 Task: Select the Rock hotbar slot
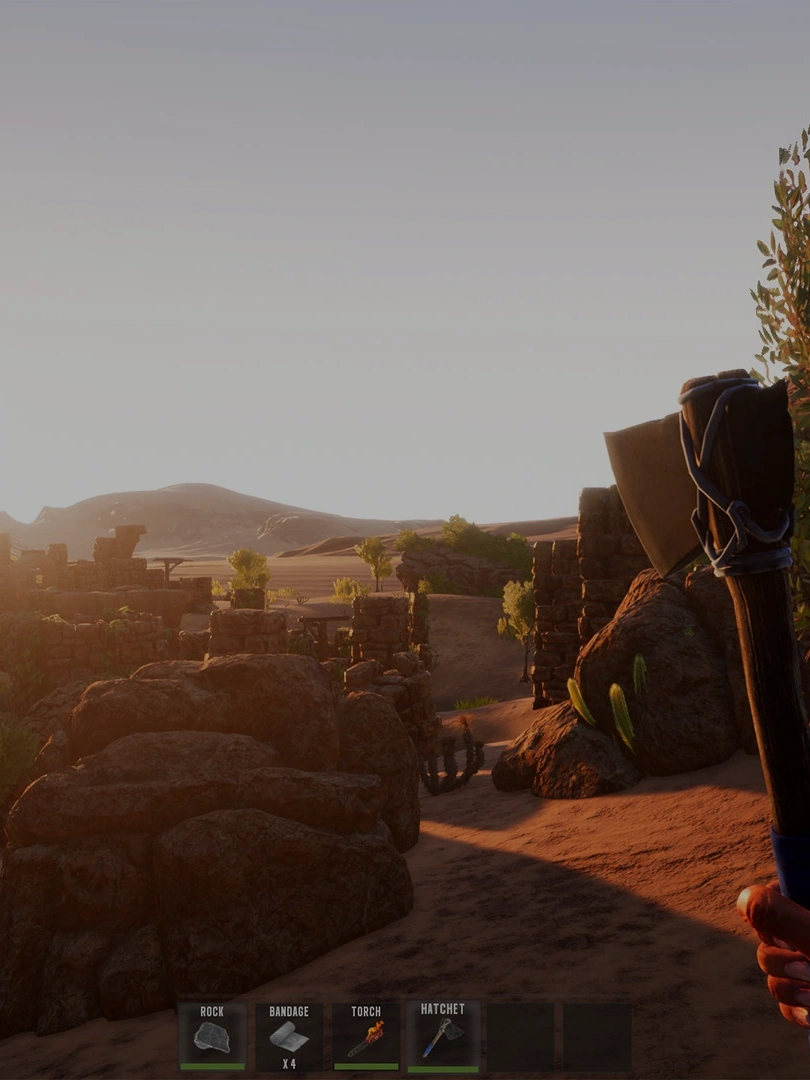212,1037
